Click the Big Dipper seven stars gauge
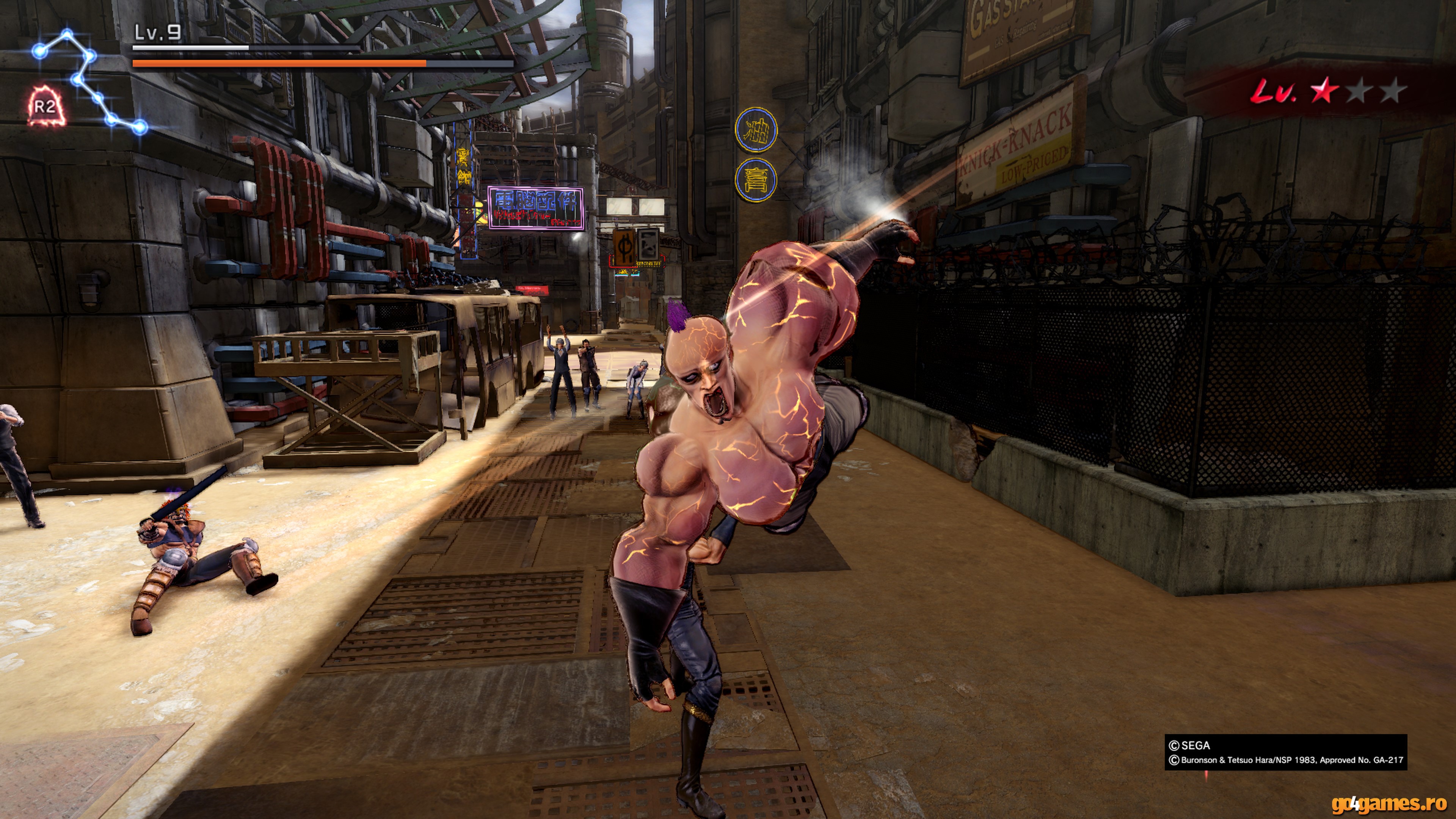Screen dimensions: 1456x819 89,81
